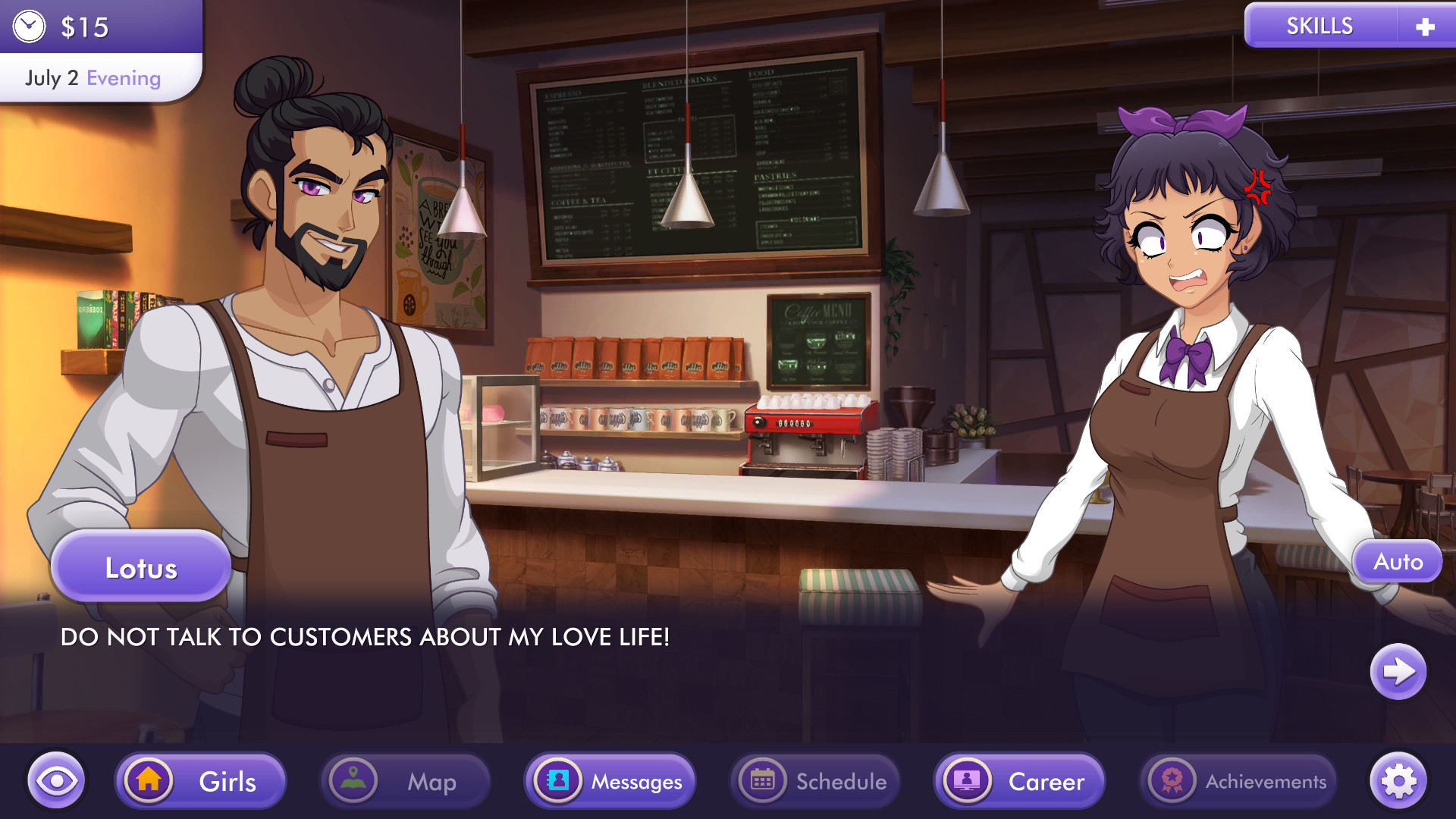Select the monitor icon on the Career button
The image size is (1456, 819).
click(968, 780)
